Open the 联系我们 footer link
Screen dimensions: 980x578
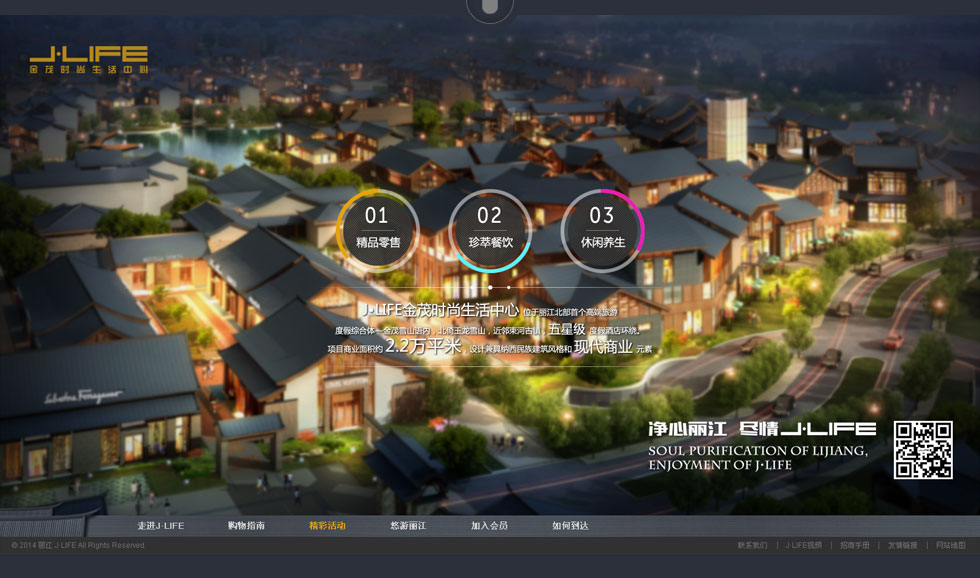[753, 546]
